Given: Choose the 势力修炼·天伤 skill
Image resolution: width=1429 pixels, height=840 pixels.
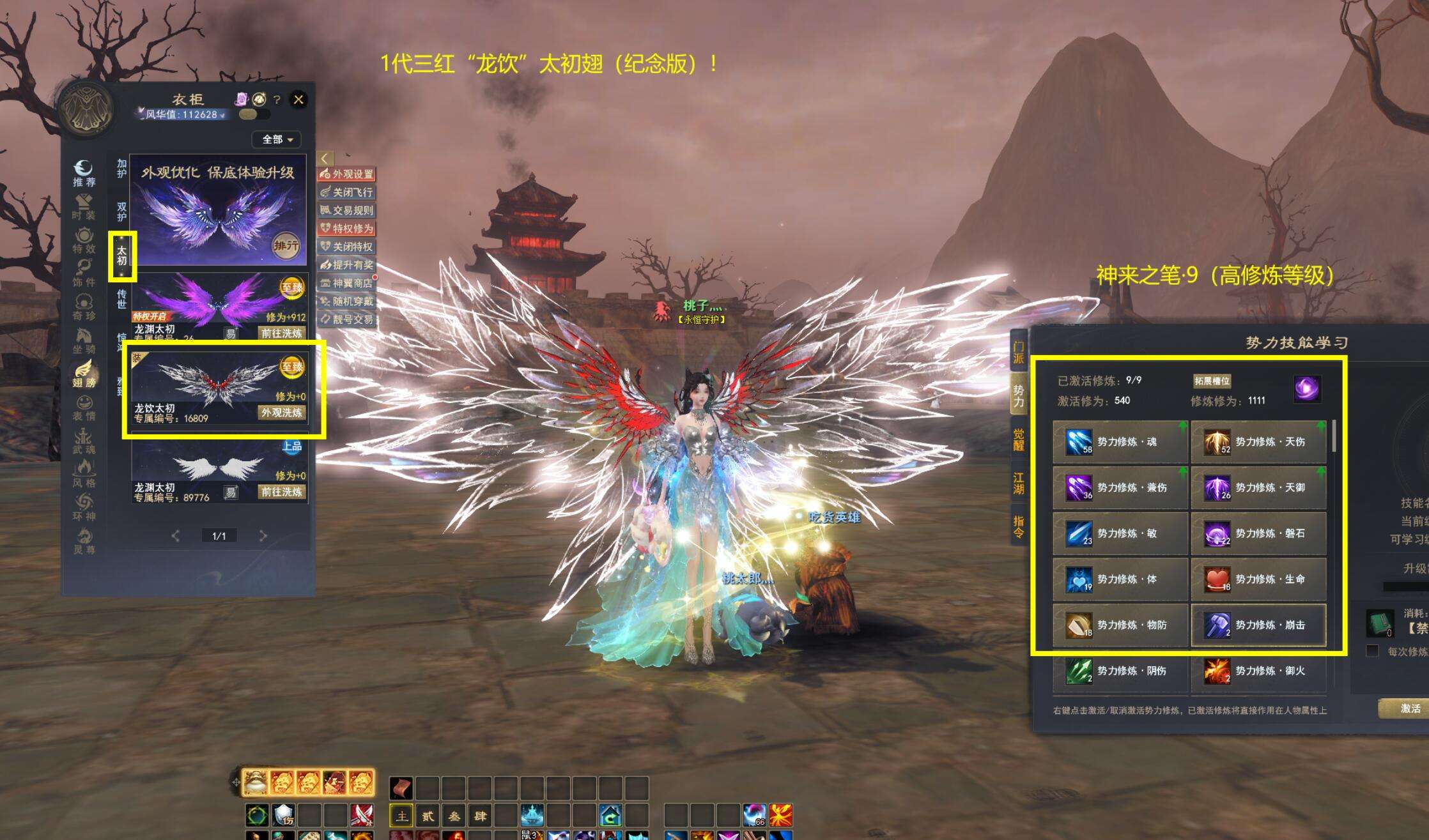Looking at the screenshot, I should 1258,441.
